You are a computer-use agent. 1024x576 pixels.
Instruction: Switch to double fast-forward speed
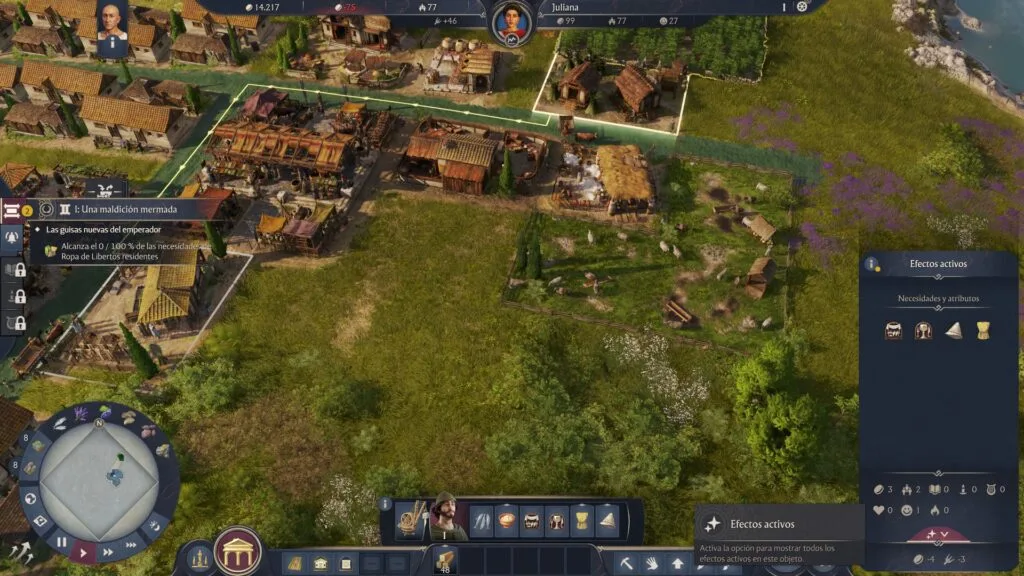tap(108, 552)
